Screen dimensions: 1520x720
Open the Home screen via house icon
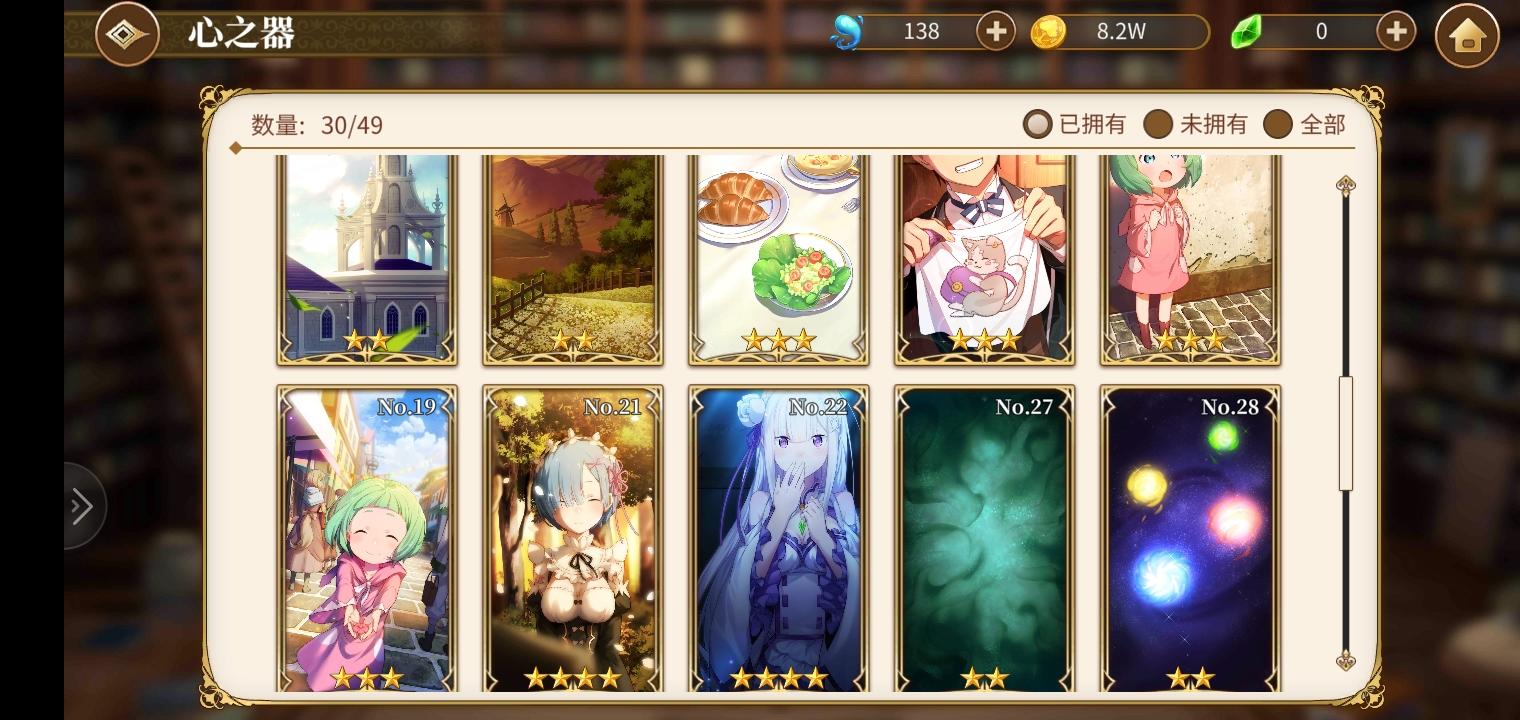coord(1466,35)
